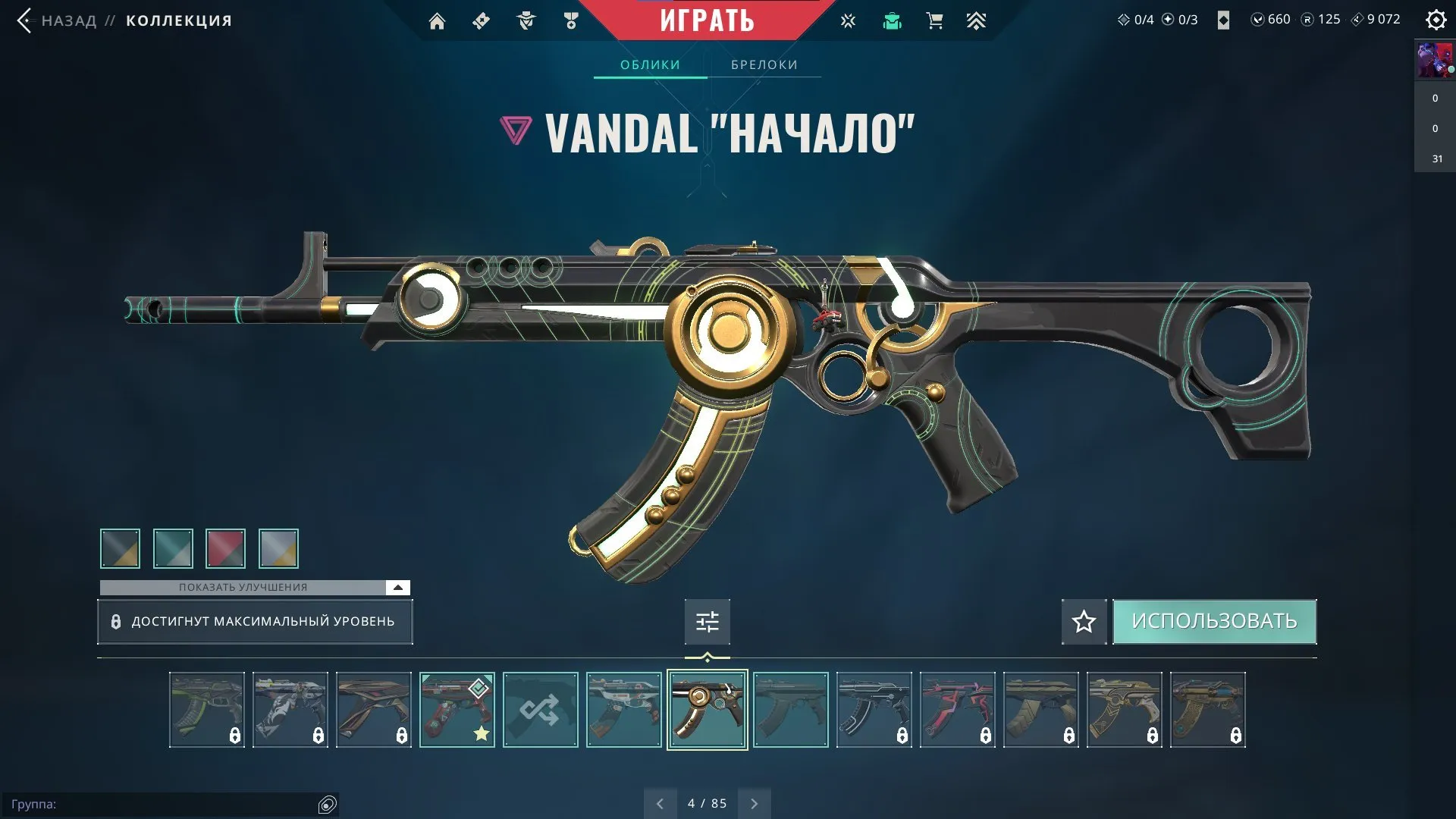View career stats via the medal icon
1456x819 pixels.
point(571,21)
